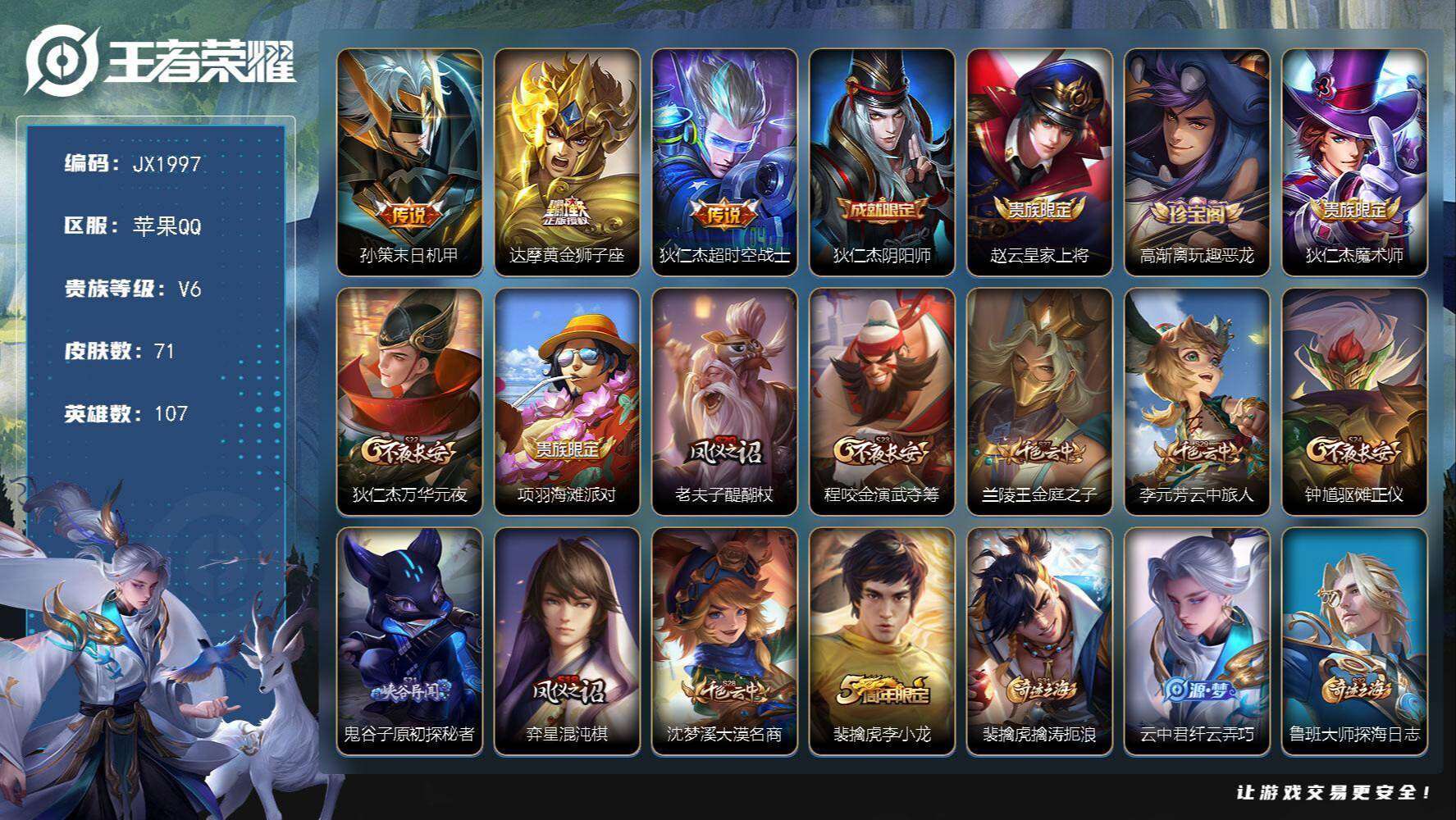Click the 项羽海滩派对 skin card

point(567,401)
